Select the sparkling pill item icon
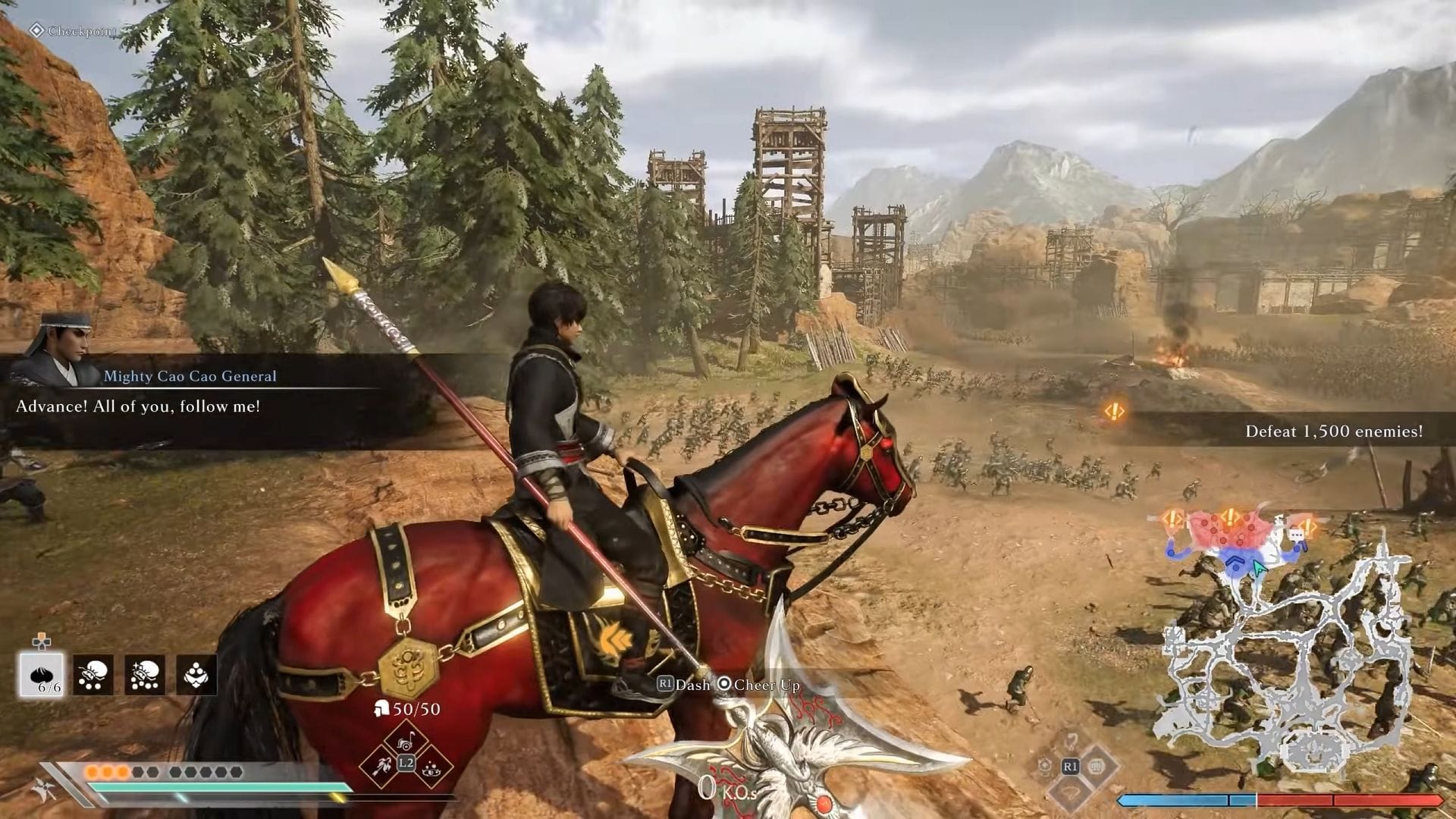The width and height of the screenshot is (1456, 819). (144, 673)
